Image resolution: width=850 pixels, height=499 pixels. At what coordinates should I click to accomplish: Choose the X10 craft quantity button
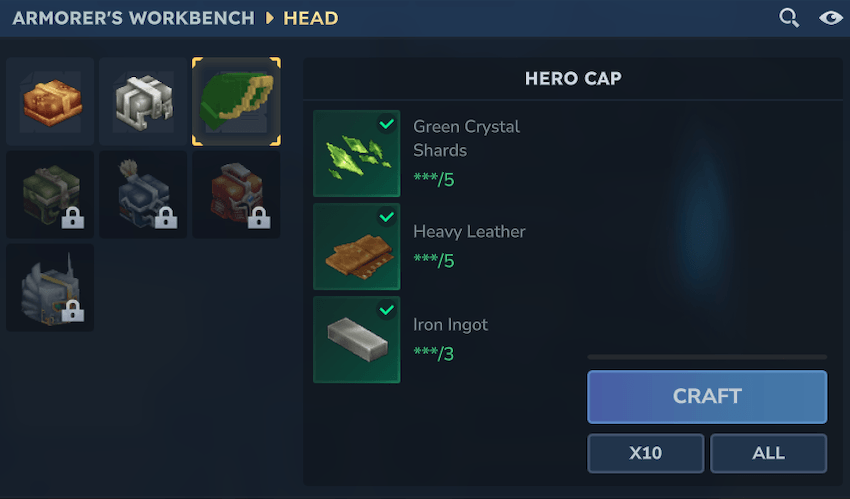coord(645,453)
